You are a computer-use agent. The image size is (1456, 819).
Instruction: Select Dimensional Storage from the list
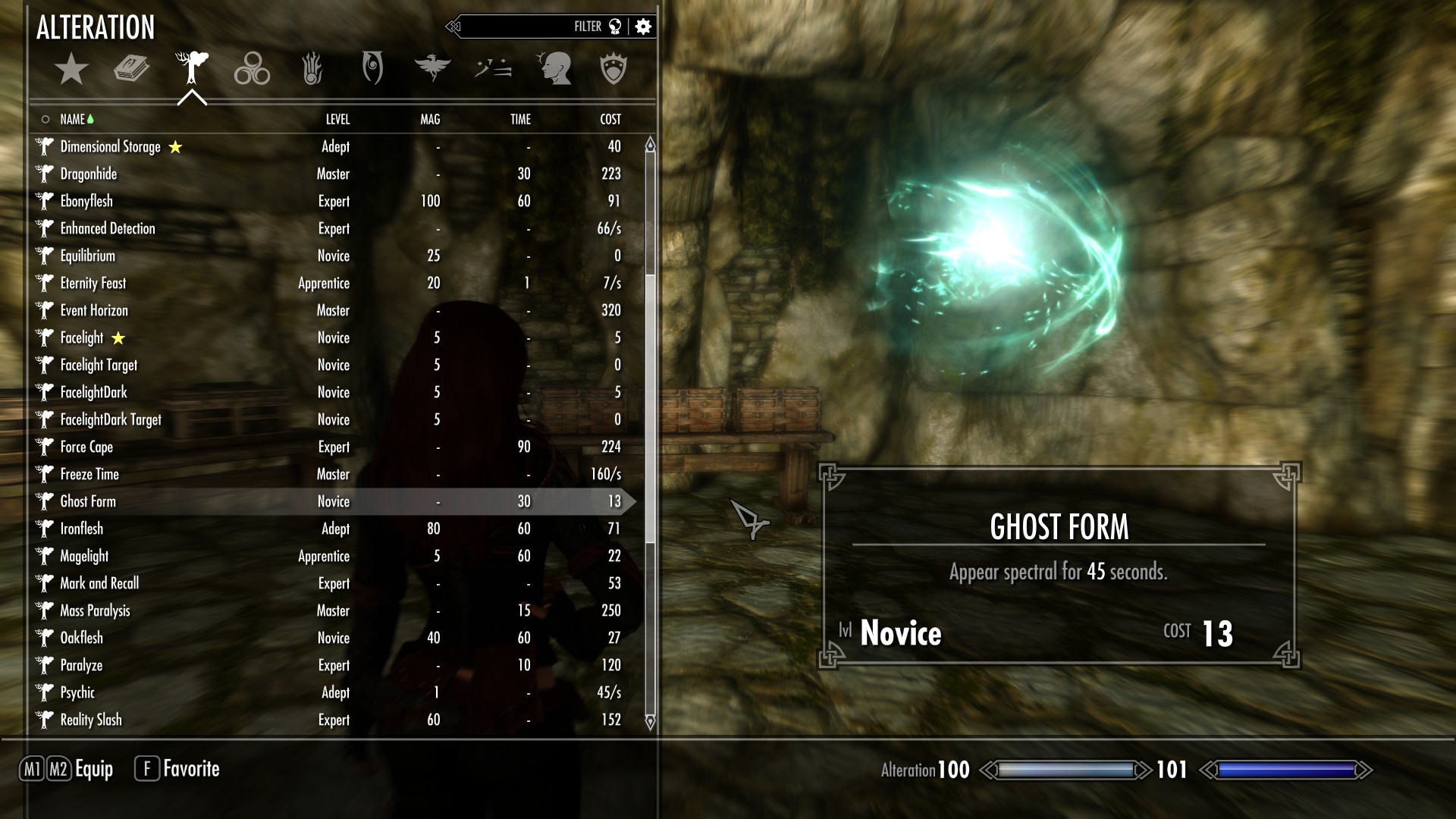coord(111,146)
